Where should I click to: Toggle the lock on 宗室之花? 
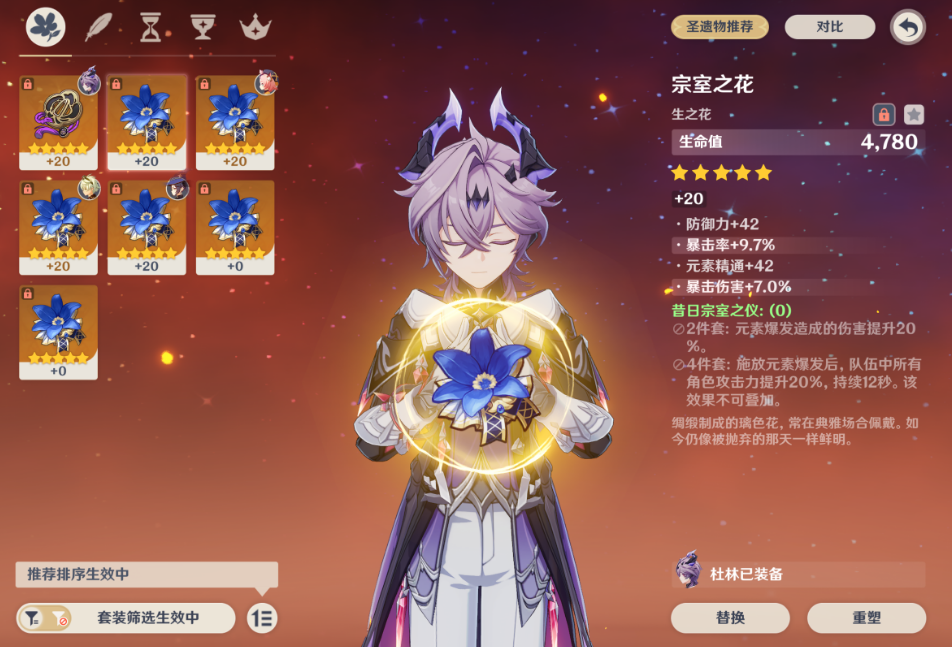click(x=883, y=114)
